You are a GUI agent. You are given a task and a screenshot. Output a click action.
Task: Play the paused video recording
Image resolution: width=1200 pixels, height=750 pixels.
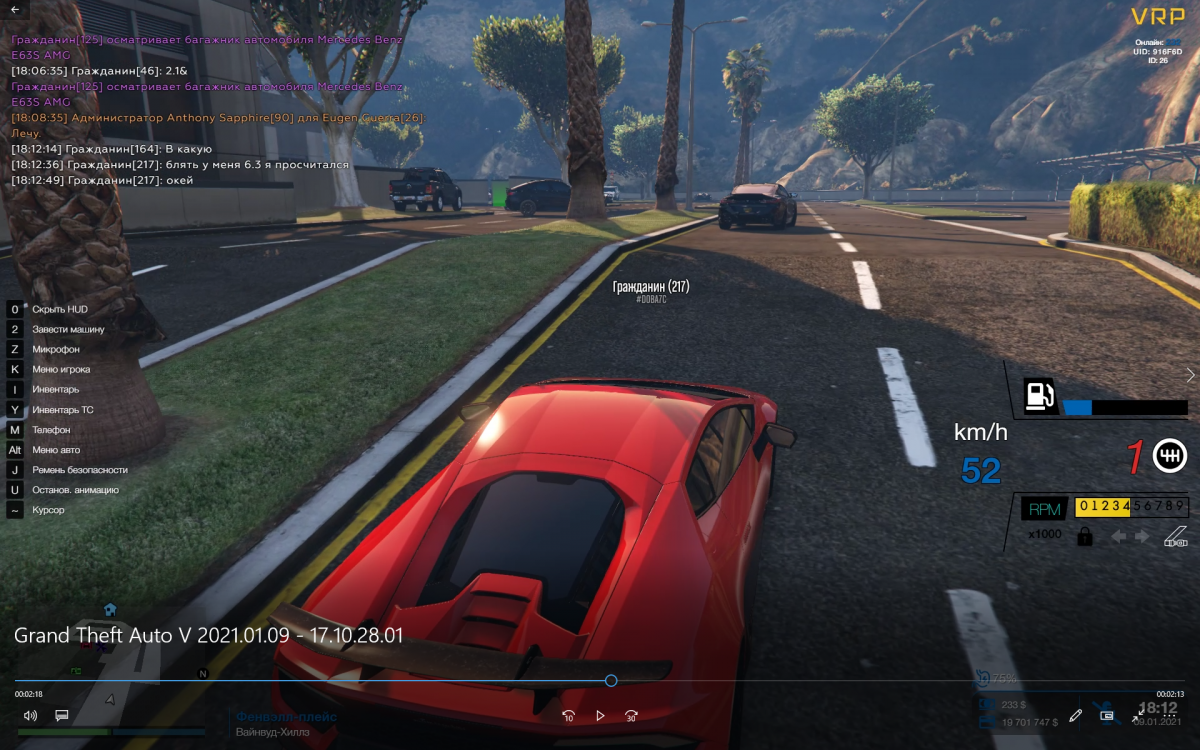(600, 716)
